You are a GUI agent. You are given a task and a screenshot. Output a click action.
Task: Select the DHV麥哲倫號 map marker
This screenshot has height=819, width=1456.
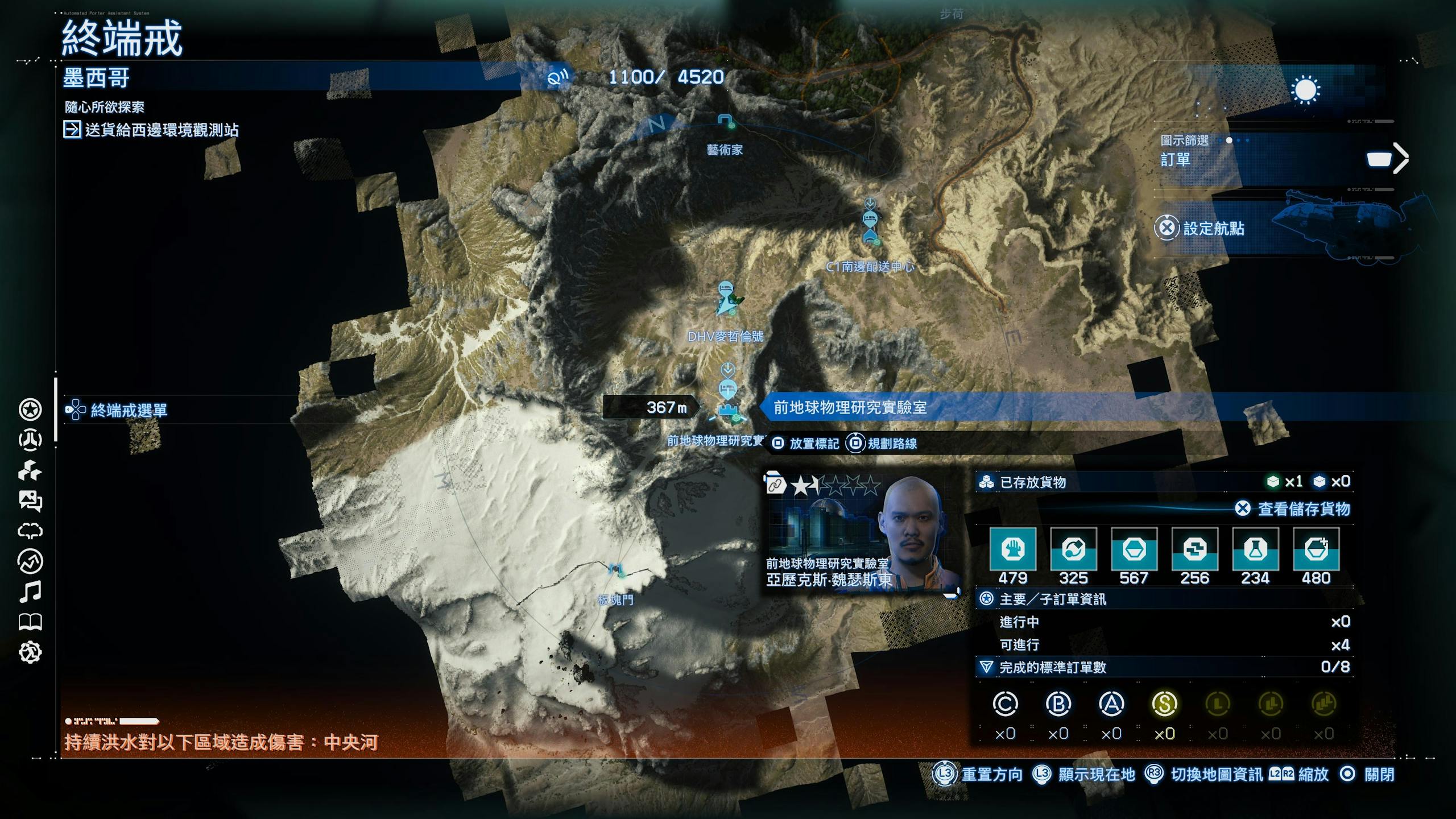pos(725,300)
